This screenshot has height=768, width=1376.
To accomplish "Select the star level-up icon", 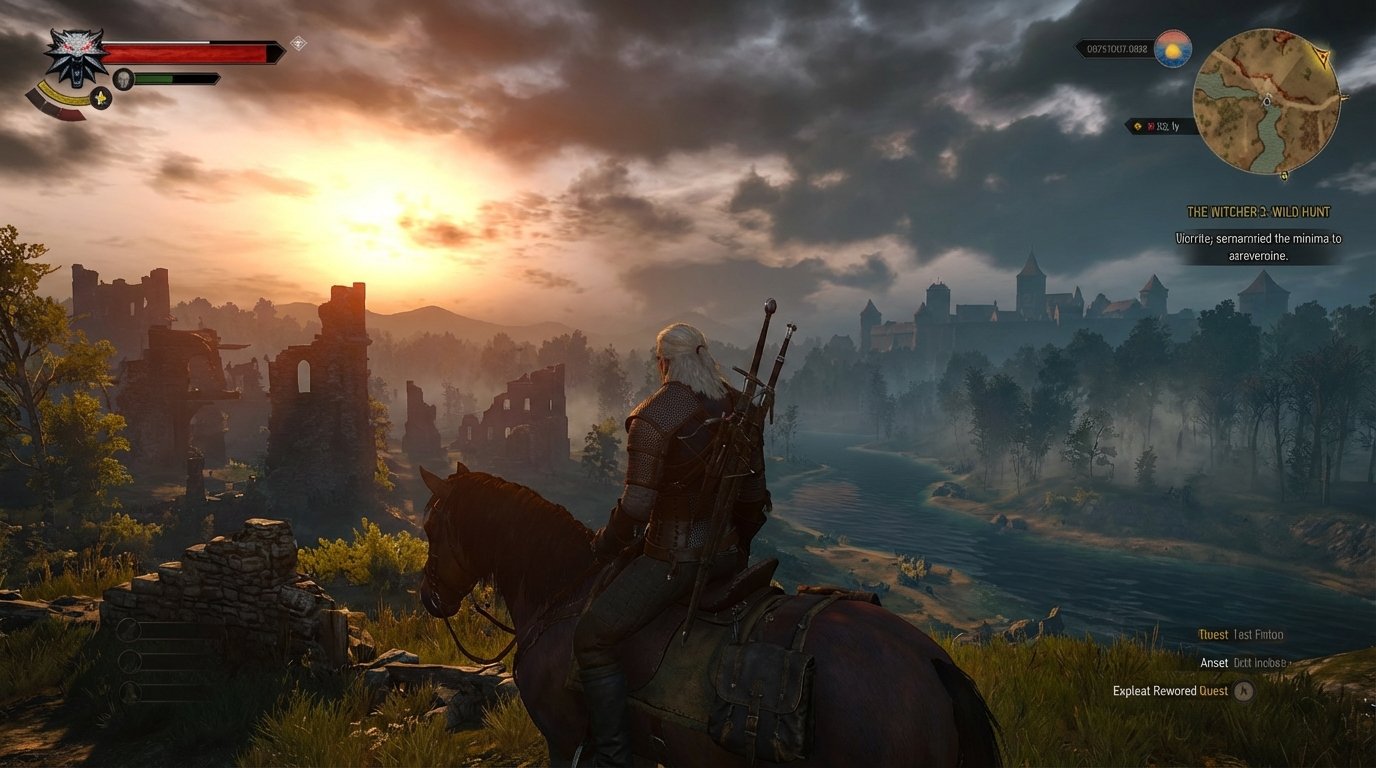I will point(100,99).
